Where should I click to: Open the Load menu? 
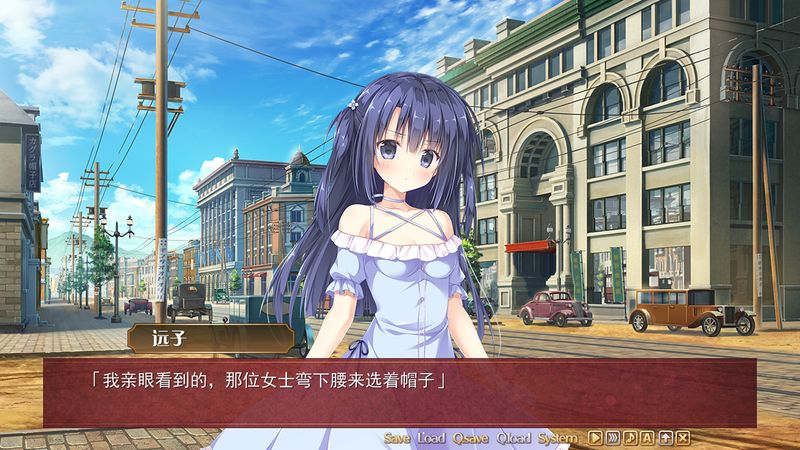click(431, 438)
